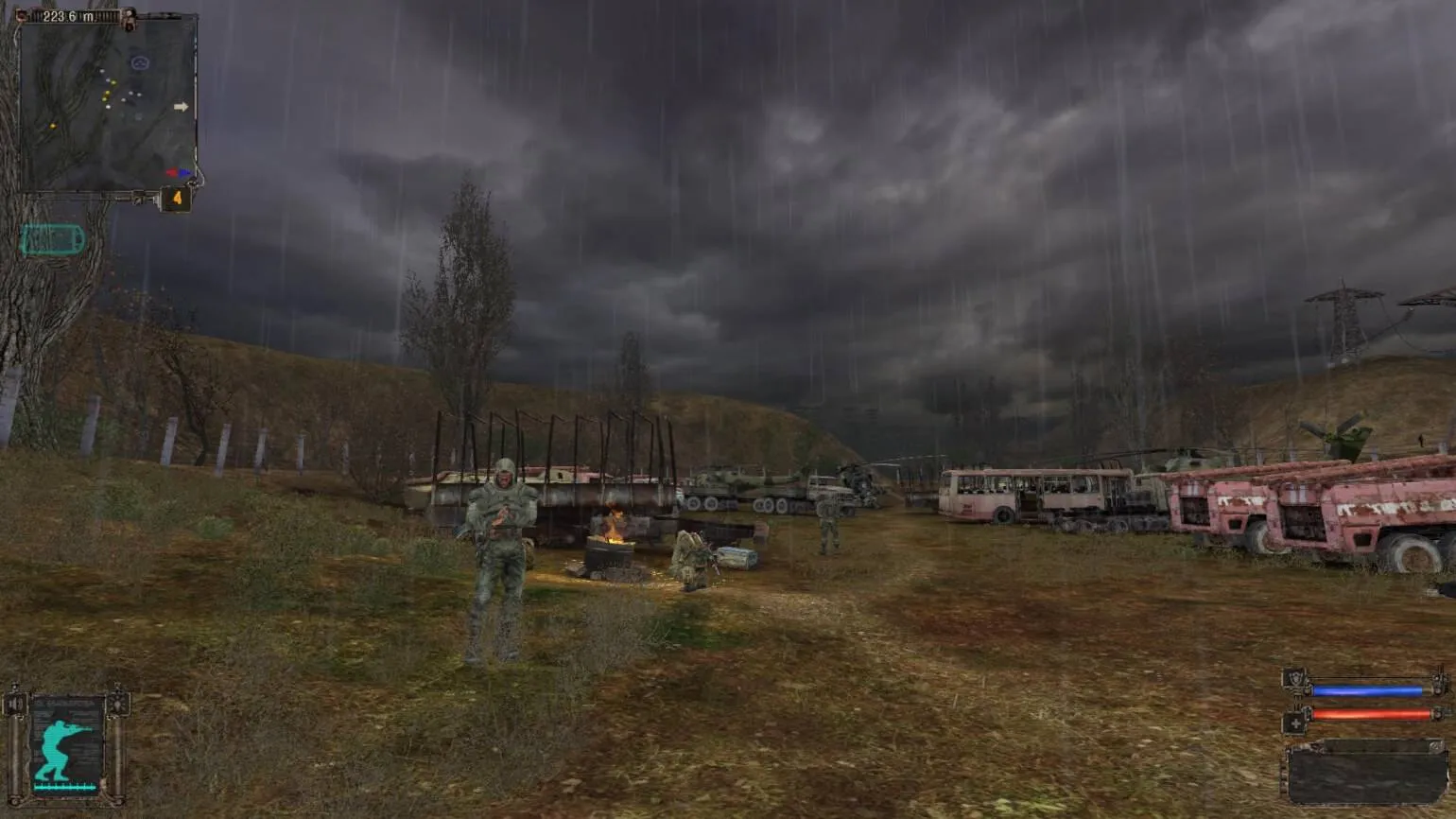Viewport: 1456px width, 819px height.
Task: Click the white cross health icon
Action: pyautogui.click(x=1294, y=723)
